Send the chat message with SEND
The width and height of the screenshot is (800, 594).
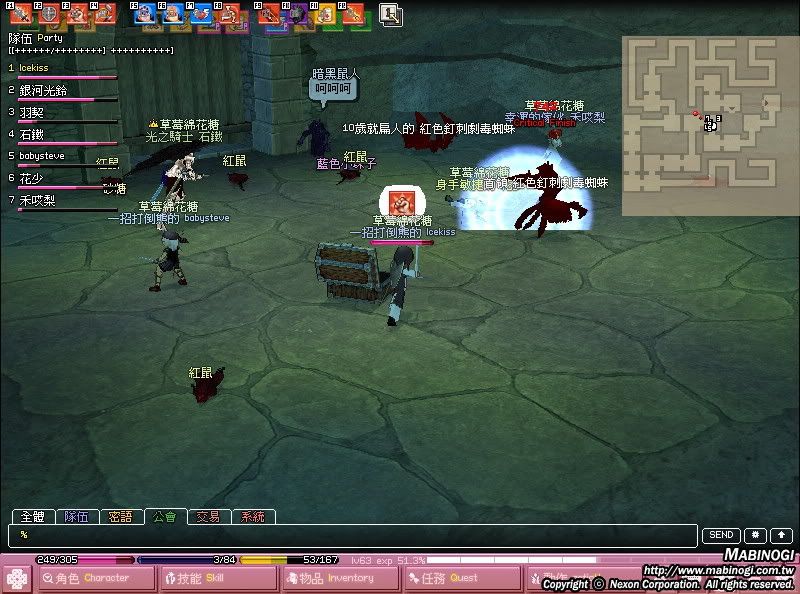(721, 536)
